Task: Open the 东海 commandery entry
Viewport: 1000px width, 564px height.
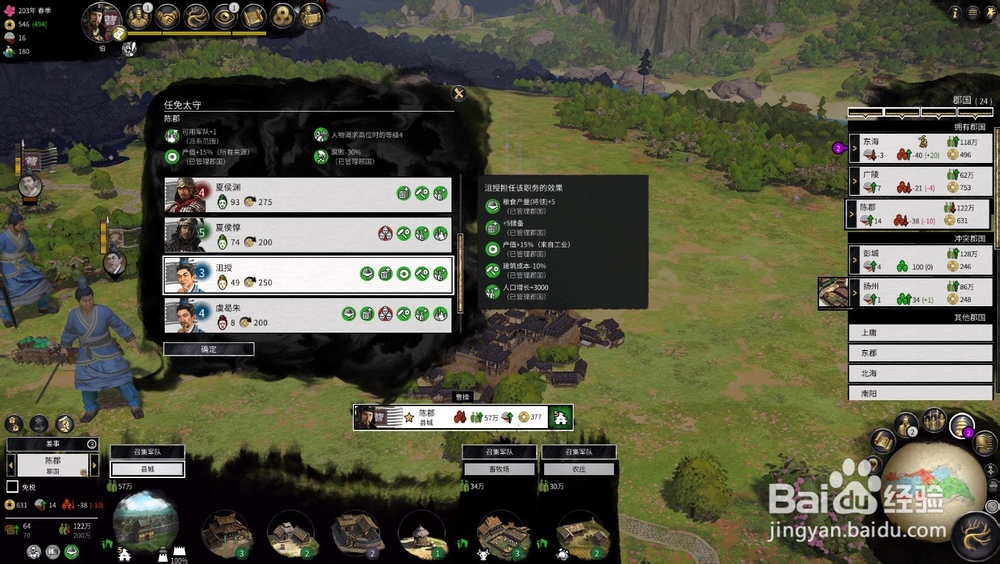Action: point(919,148)
